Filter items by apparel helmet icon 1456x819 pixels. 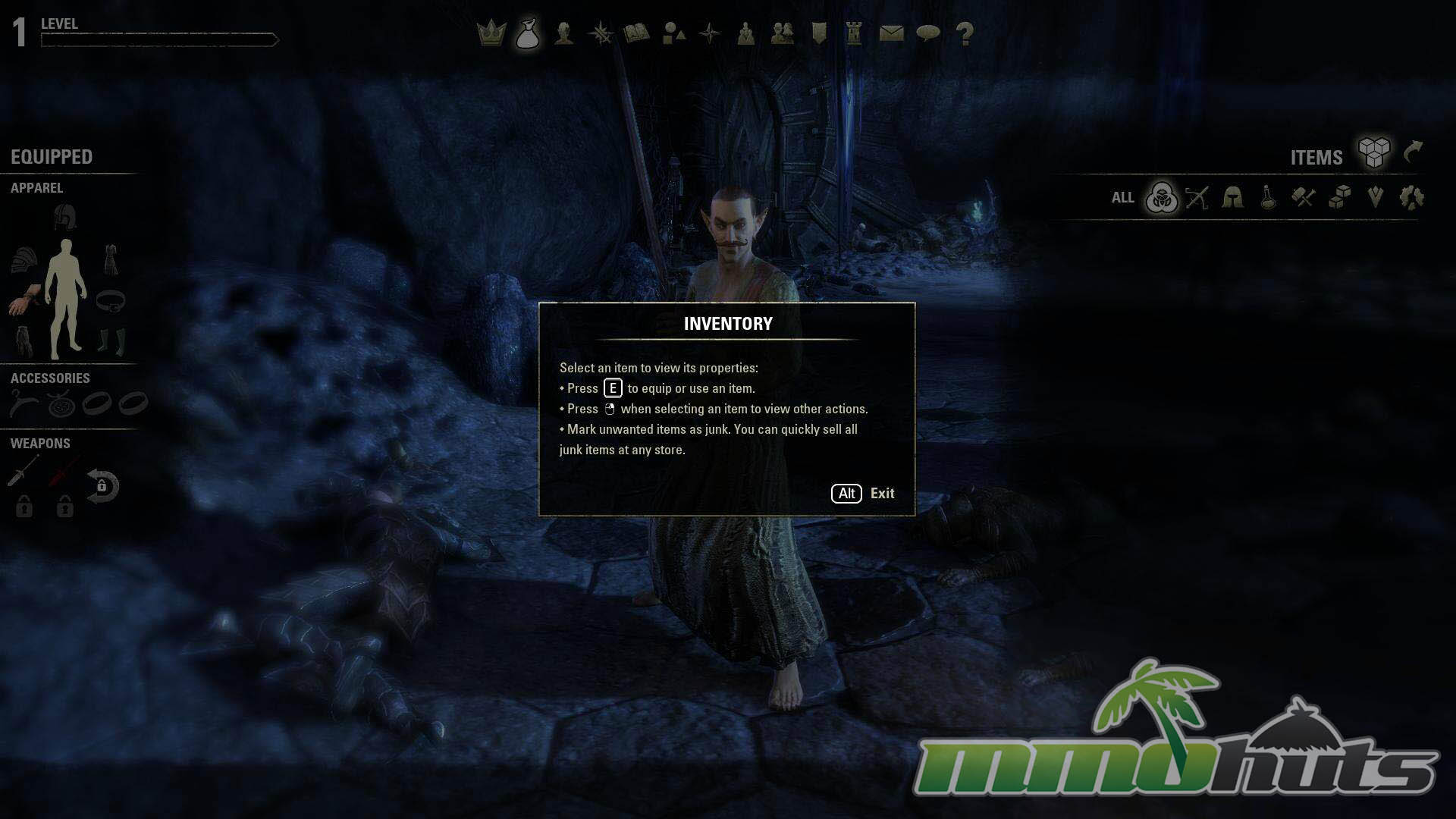click(x=1232, y=198)
